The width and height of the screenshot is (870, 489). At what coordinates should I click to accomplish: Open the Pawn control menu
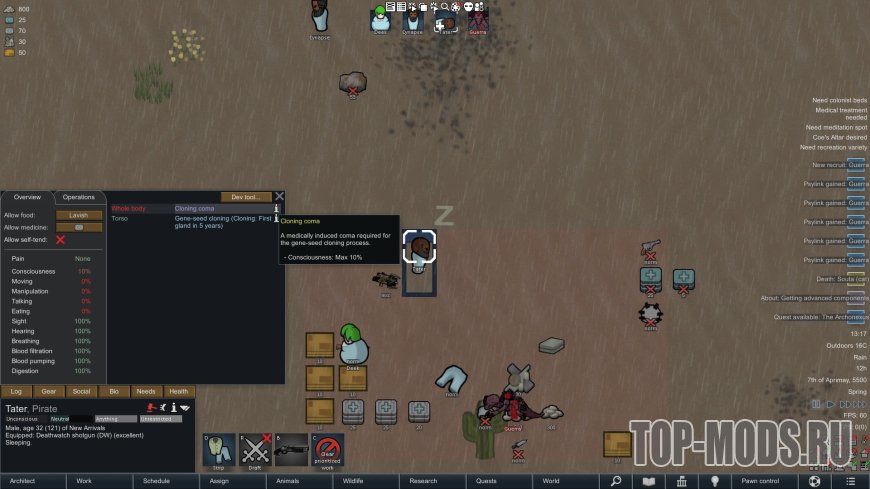click(x=761, y=481)
